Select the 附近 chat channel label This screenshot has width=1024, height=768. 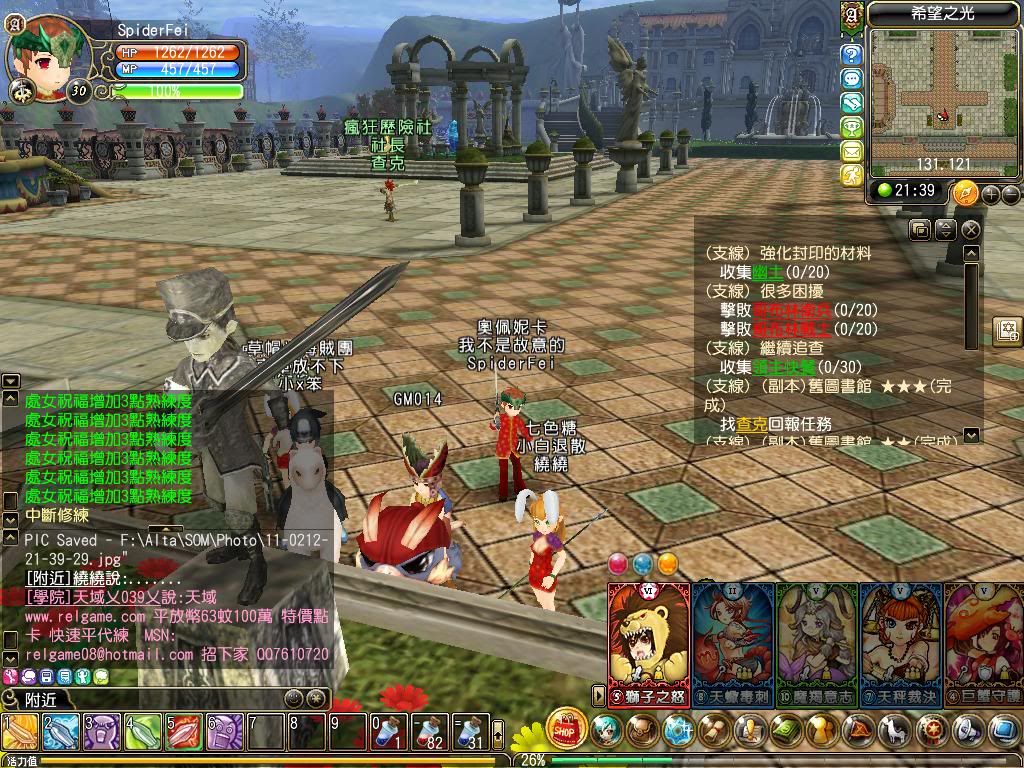click(40, 699)
